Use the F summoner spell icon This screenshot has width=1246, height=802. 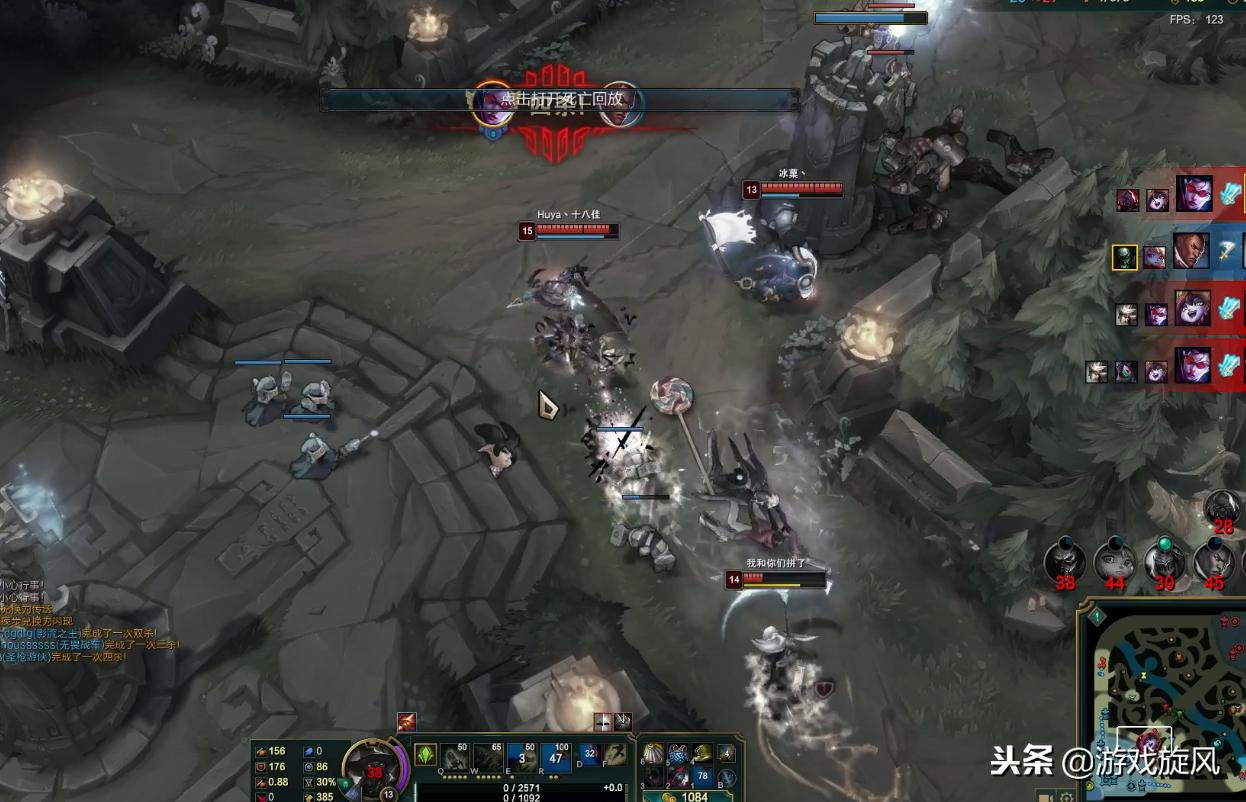615,755
